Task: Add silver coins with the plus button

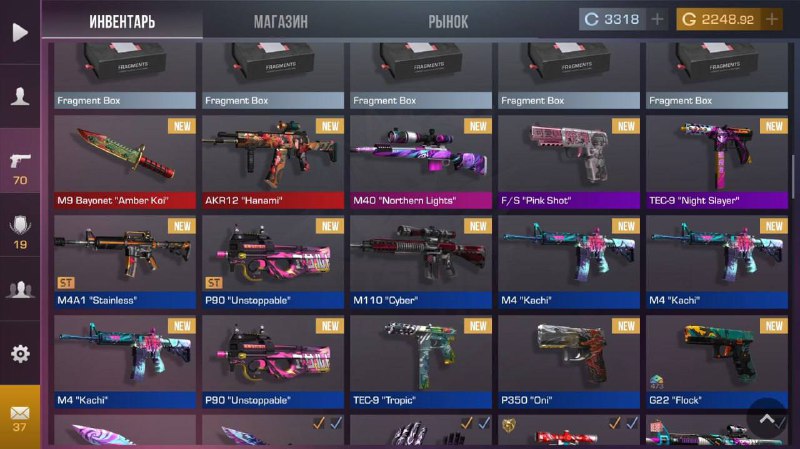Action: 657,19
